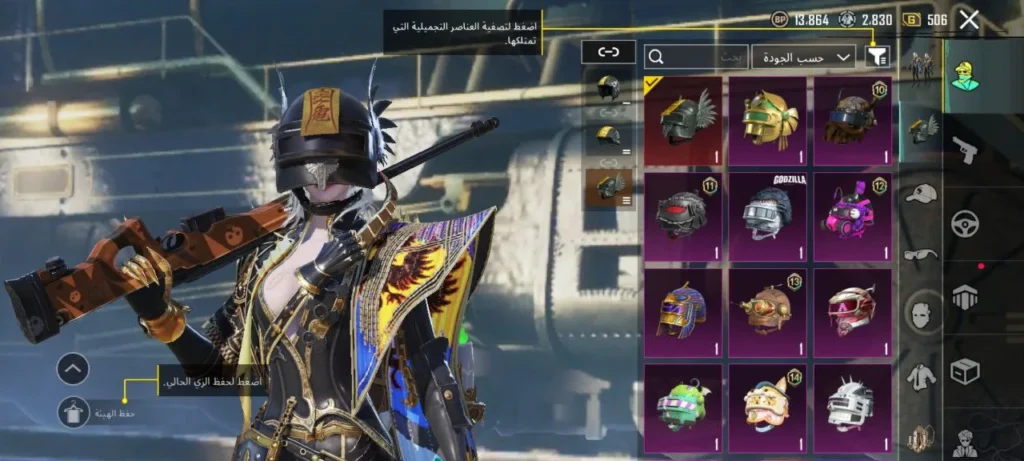Open the quality sort dropdown
The width and height of the screenshot is (1024, 461).
(x=803, y=57)
